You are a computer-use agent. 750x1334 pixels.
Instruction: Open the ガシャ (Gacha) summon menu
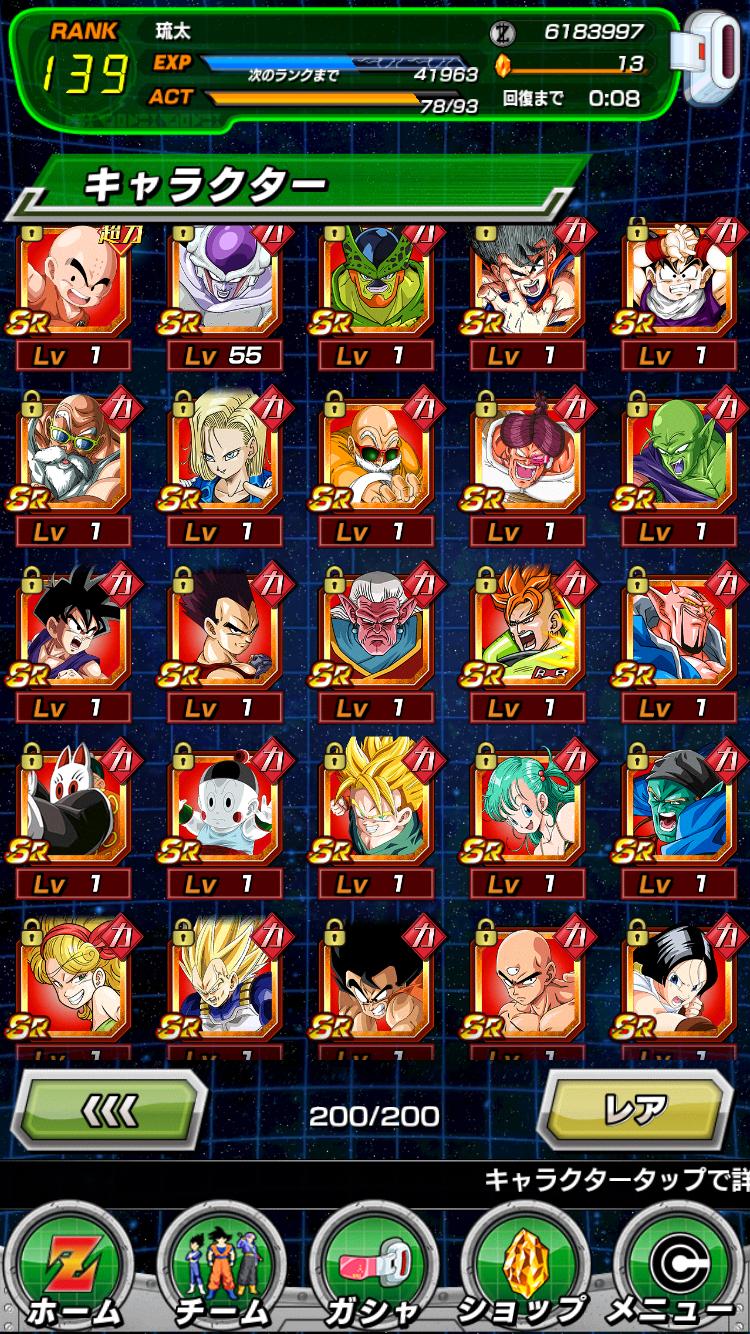373,1270
